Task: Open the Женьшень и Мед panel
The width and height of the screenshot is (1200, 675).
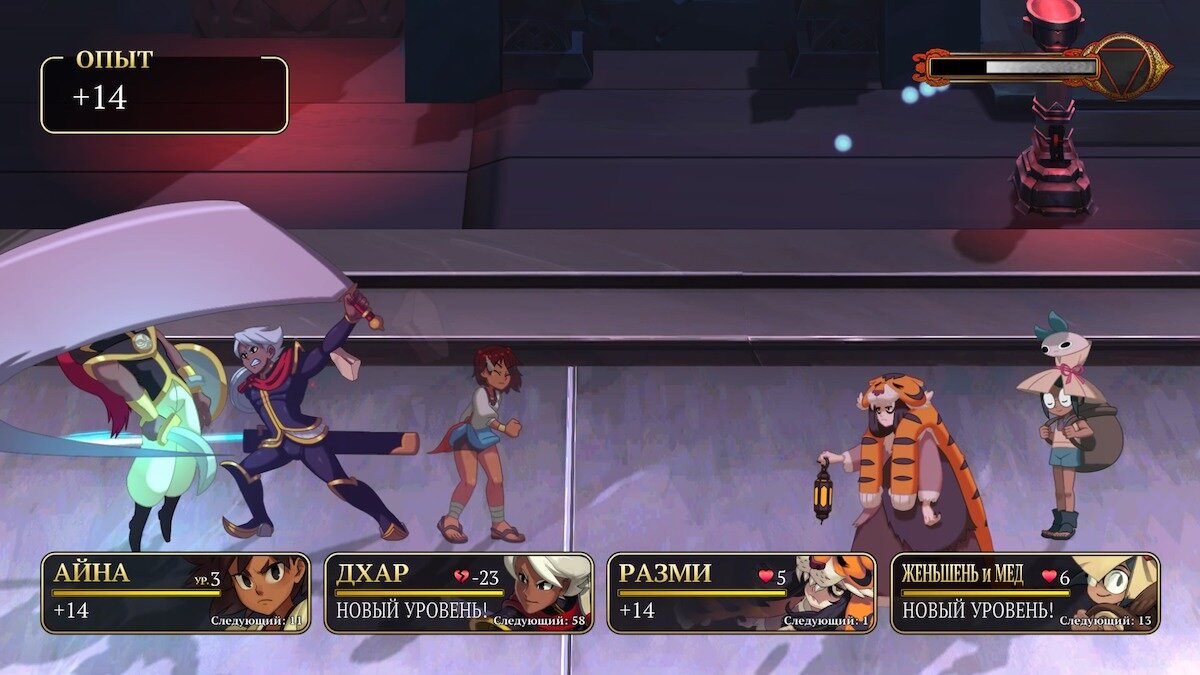Action: 1025,593
